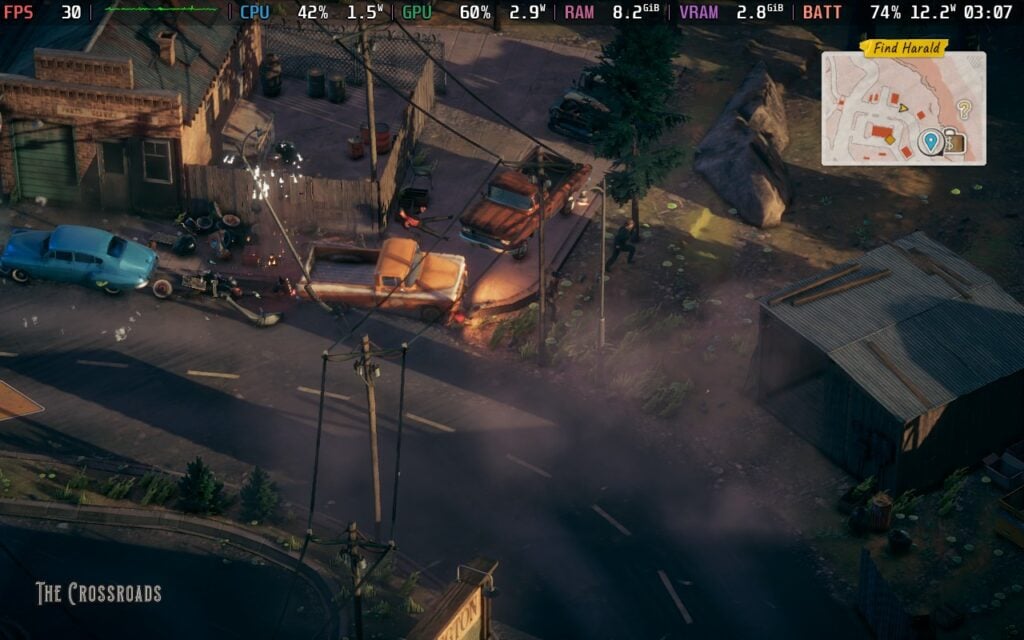
Task: Select the "Find Harald" objective banner
Action: (x=904, y=48)
